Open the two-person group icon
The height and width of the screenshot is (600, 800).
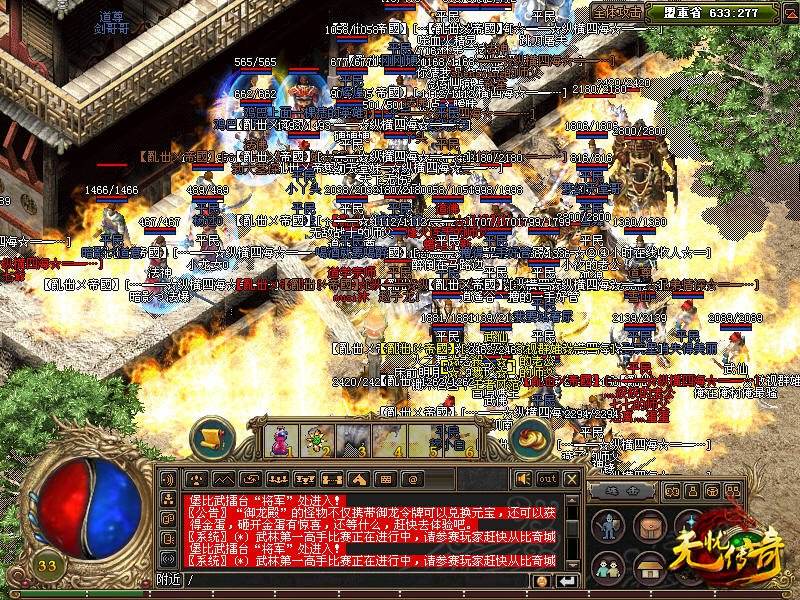coord(608,566)
